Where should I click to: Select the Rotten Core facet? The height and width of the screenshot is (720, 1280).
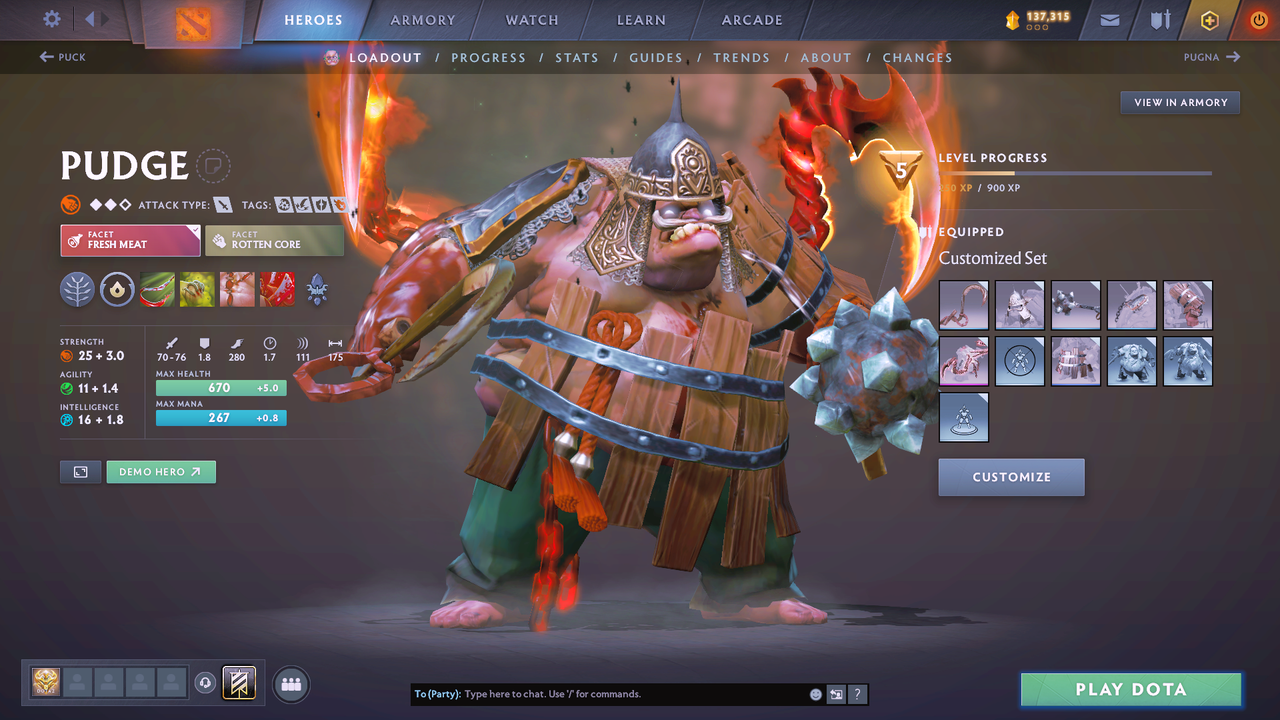[x=274, y=240]
